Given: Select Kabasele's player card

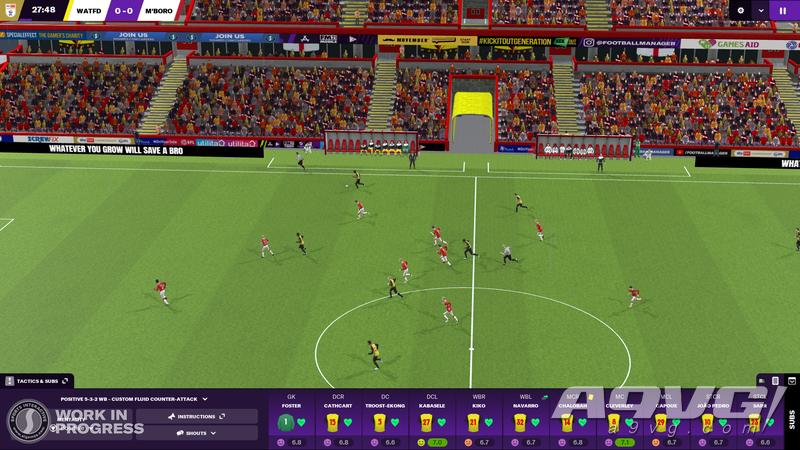Looking at the screenshot, I should pos(432,420).
